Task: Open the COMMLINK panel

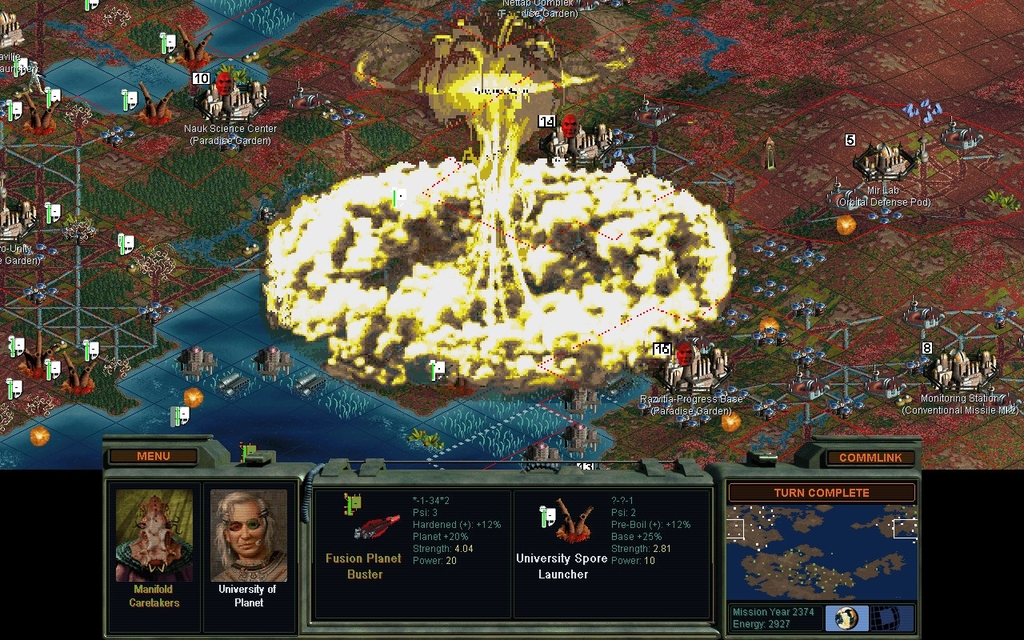Action: coord(870,458)
